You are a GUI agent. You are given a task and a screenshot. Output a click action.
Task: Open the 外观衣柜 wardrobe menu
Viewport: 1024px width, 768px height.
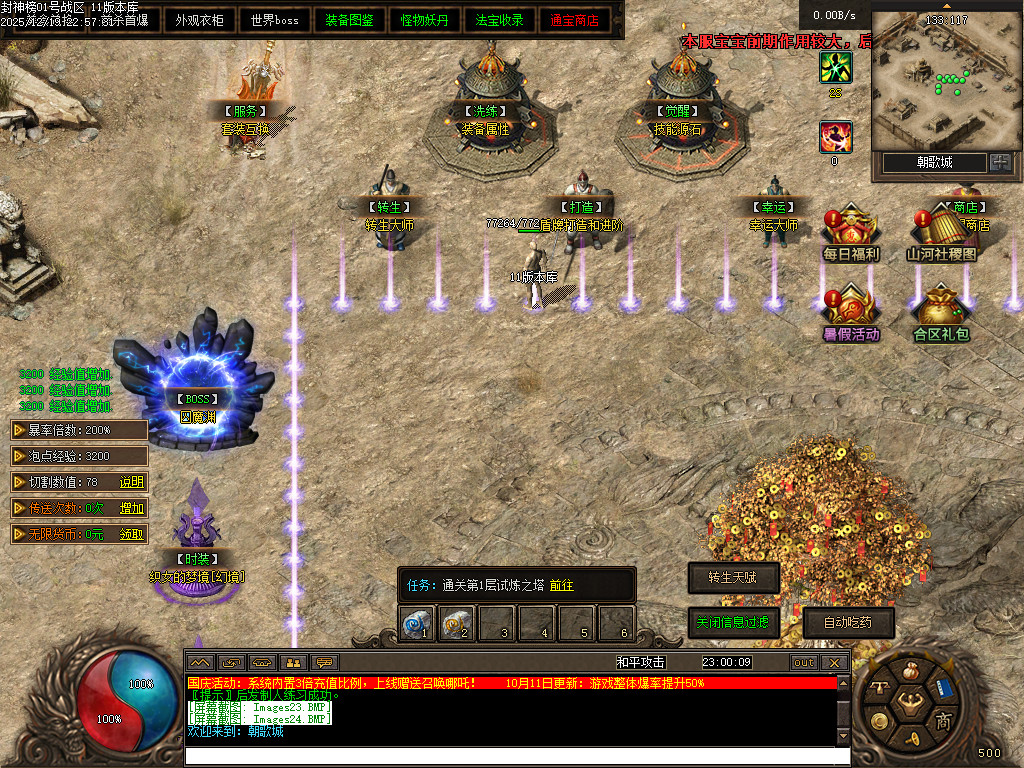(x=200, y=20)
